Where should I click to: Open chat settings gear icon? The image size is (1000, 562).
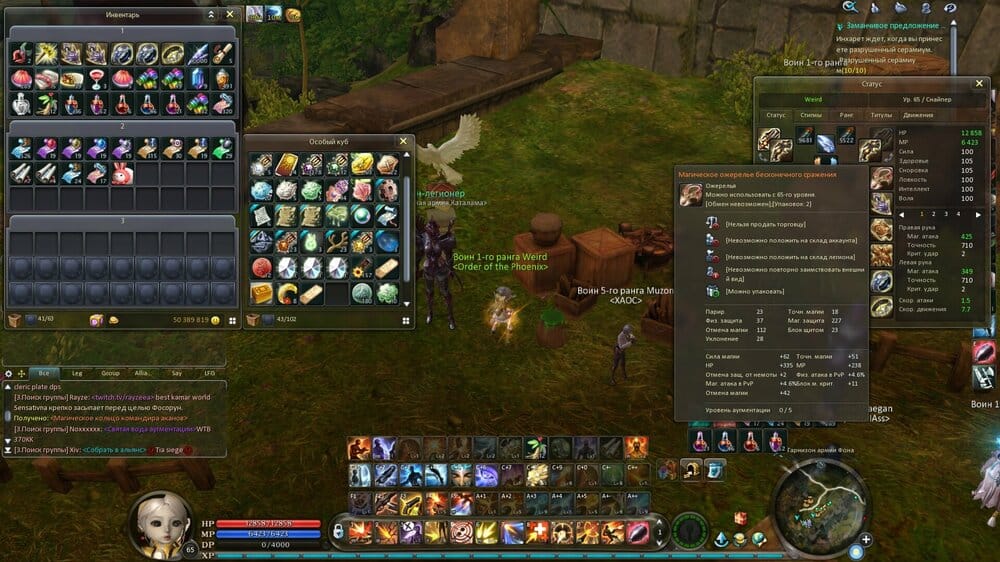(x=9, y=372)
